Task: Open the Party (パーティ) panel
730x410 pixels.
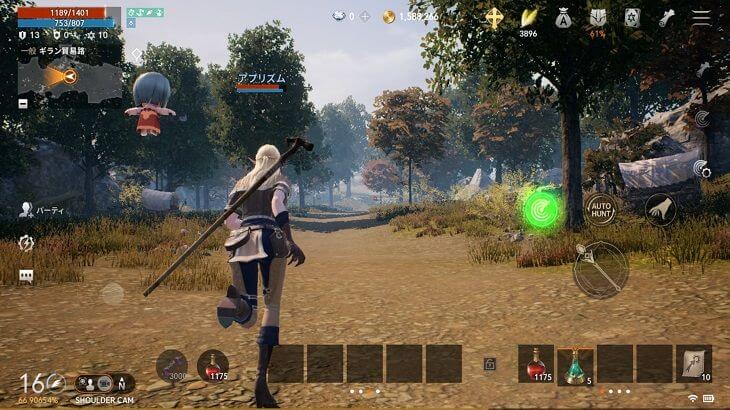Action: (38, 210)
